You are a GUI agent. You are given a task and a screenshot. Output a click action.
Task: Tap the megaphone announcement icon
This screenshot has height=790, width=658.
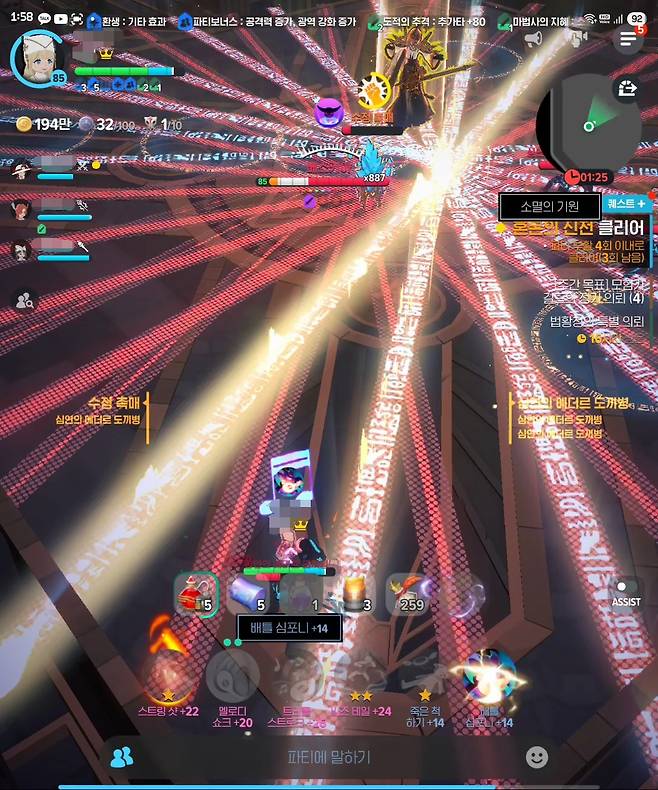[533, 39]
